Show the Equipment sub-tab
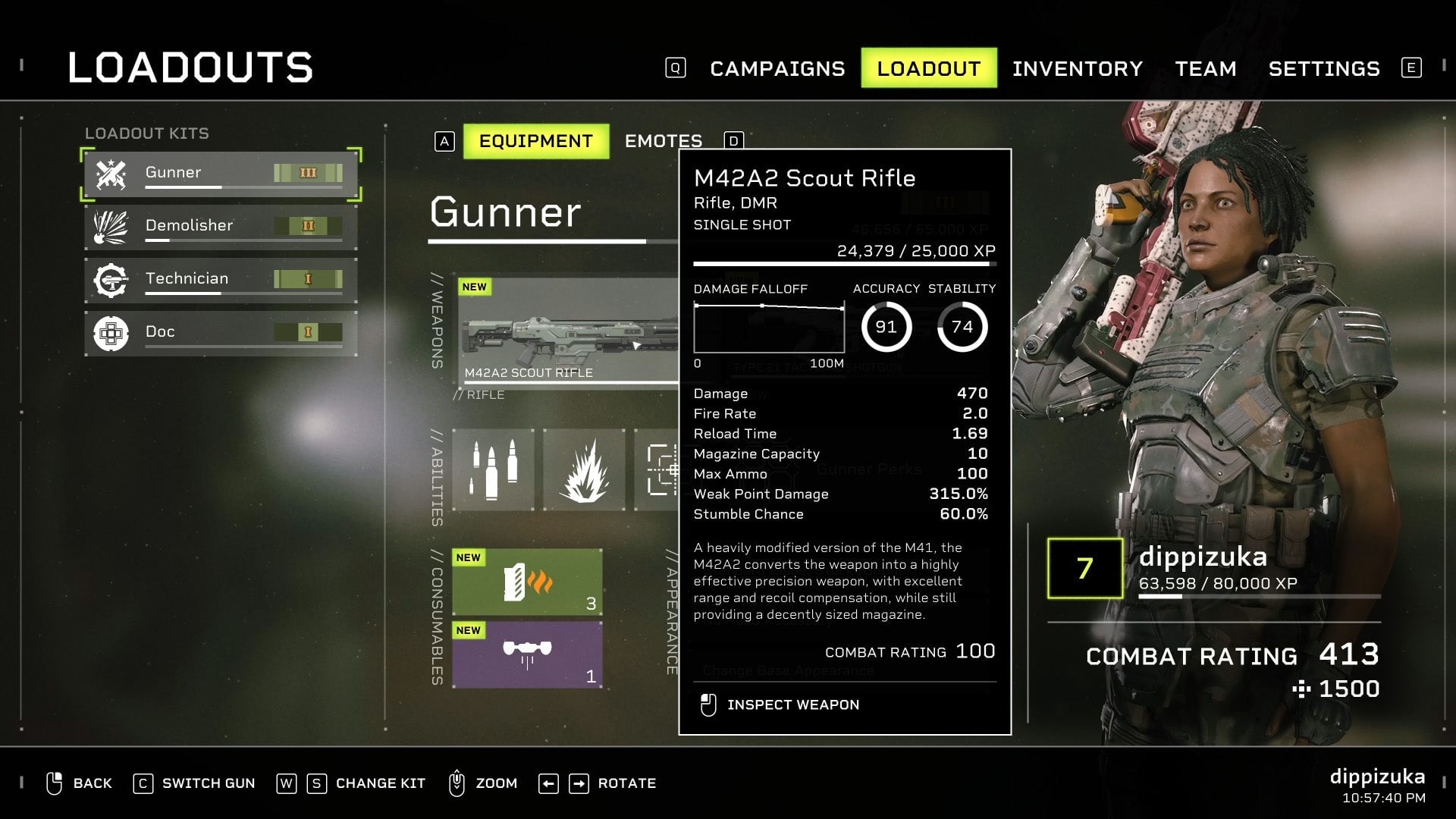The image size is (1456, 819). click(535, 142)
